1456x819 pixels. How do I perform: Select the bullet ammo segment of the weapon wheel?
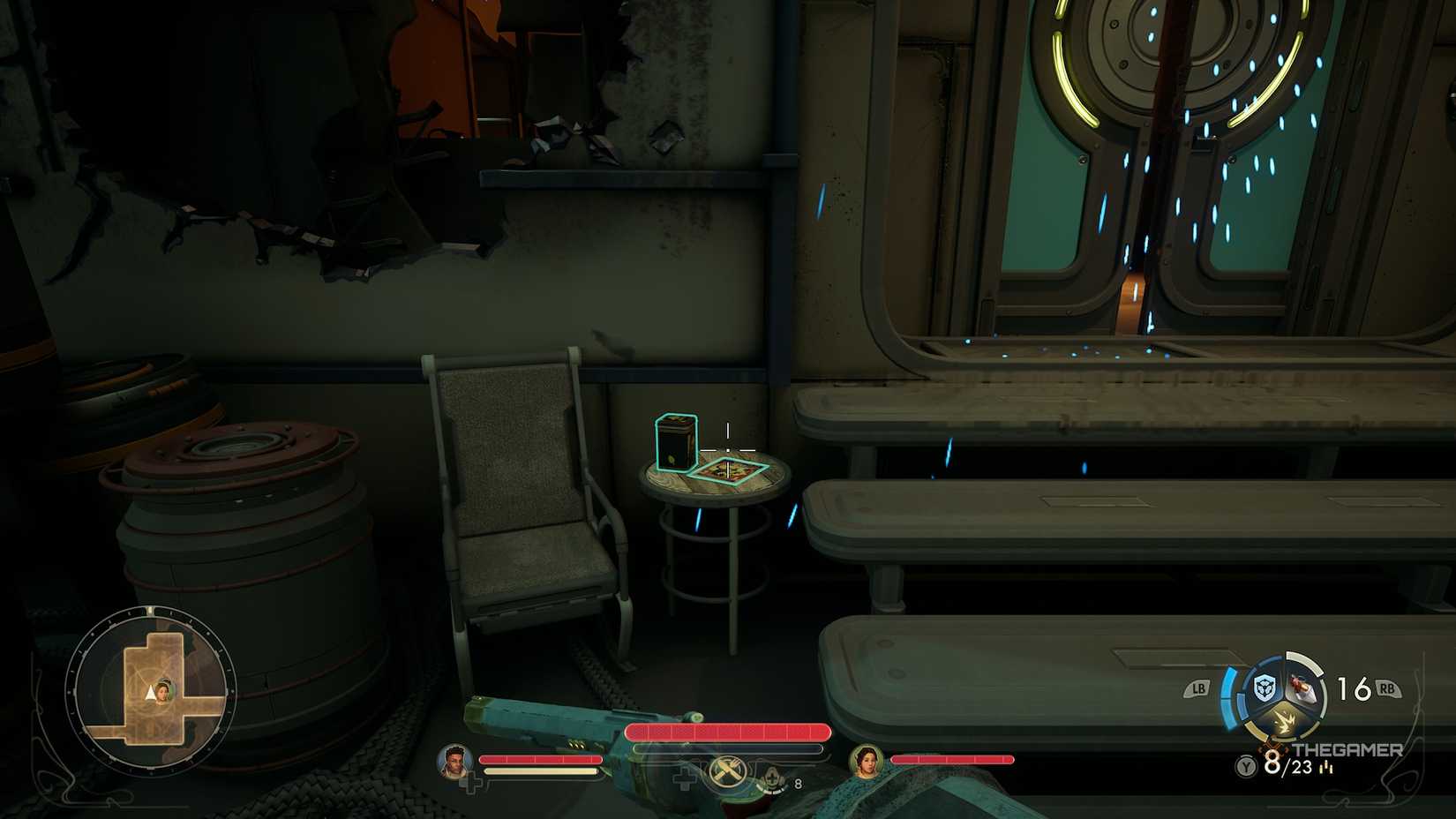pos(1302,687)
